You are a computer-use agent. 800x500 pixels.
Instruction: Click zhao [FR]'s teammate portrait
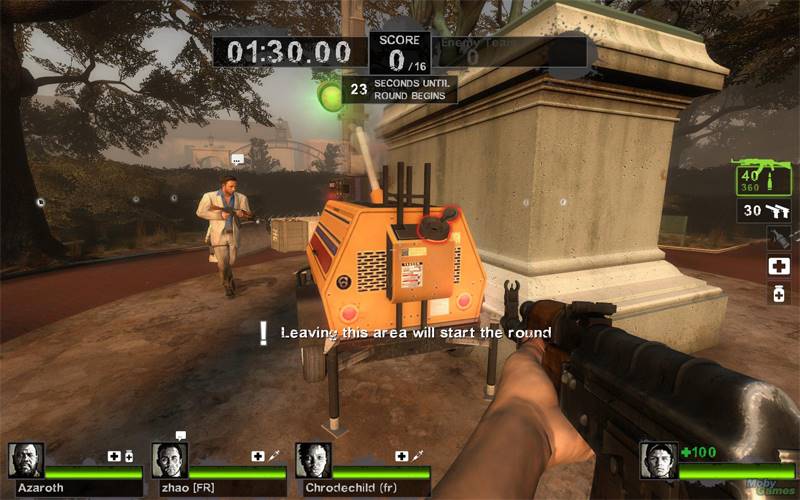(169, 460)
